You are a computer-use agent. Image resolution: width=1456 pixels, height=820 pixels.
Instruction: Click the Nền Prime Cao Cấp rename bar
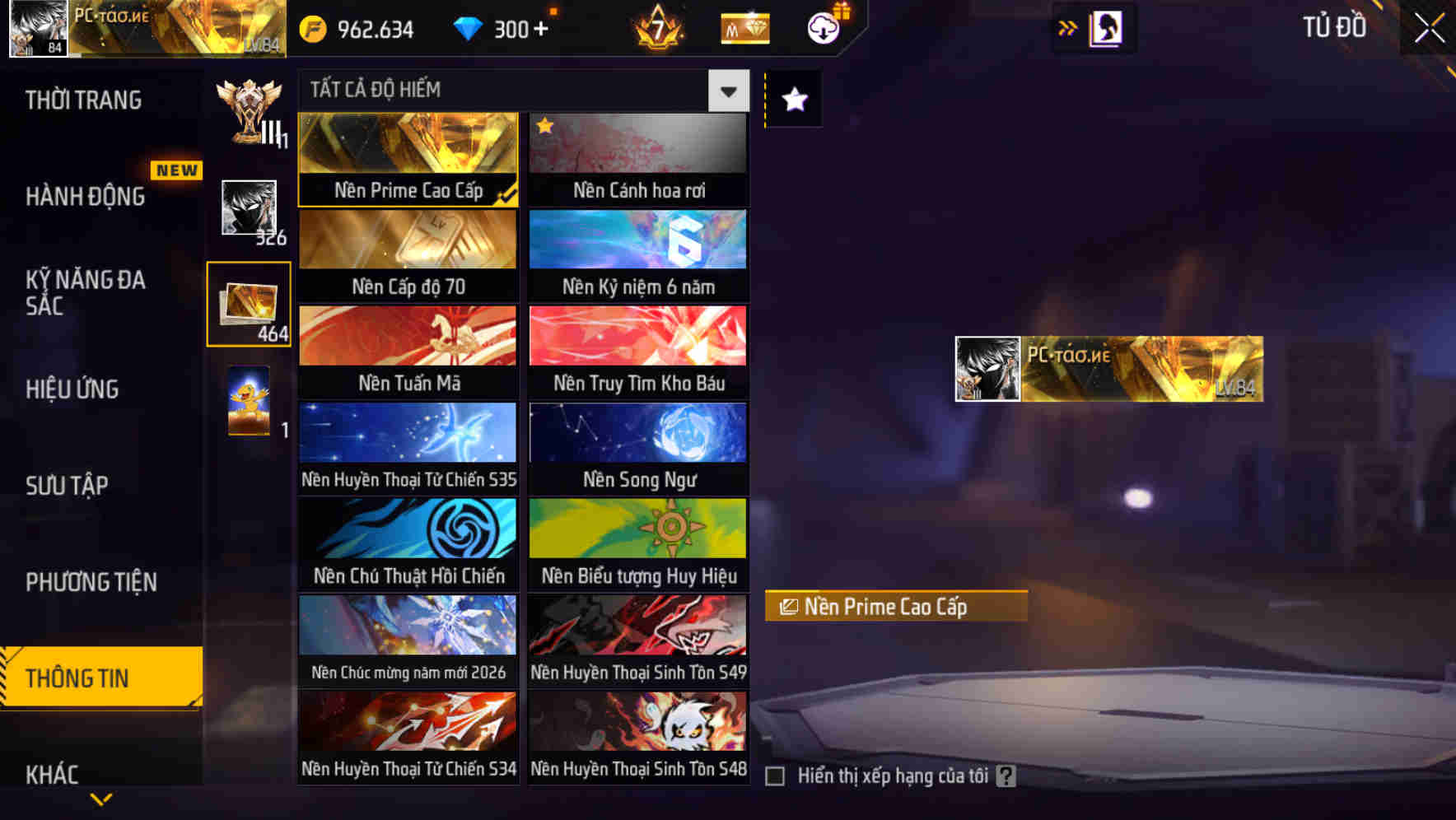point(898,608)
